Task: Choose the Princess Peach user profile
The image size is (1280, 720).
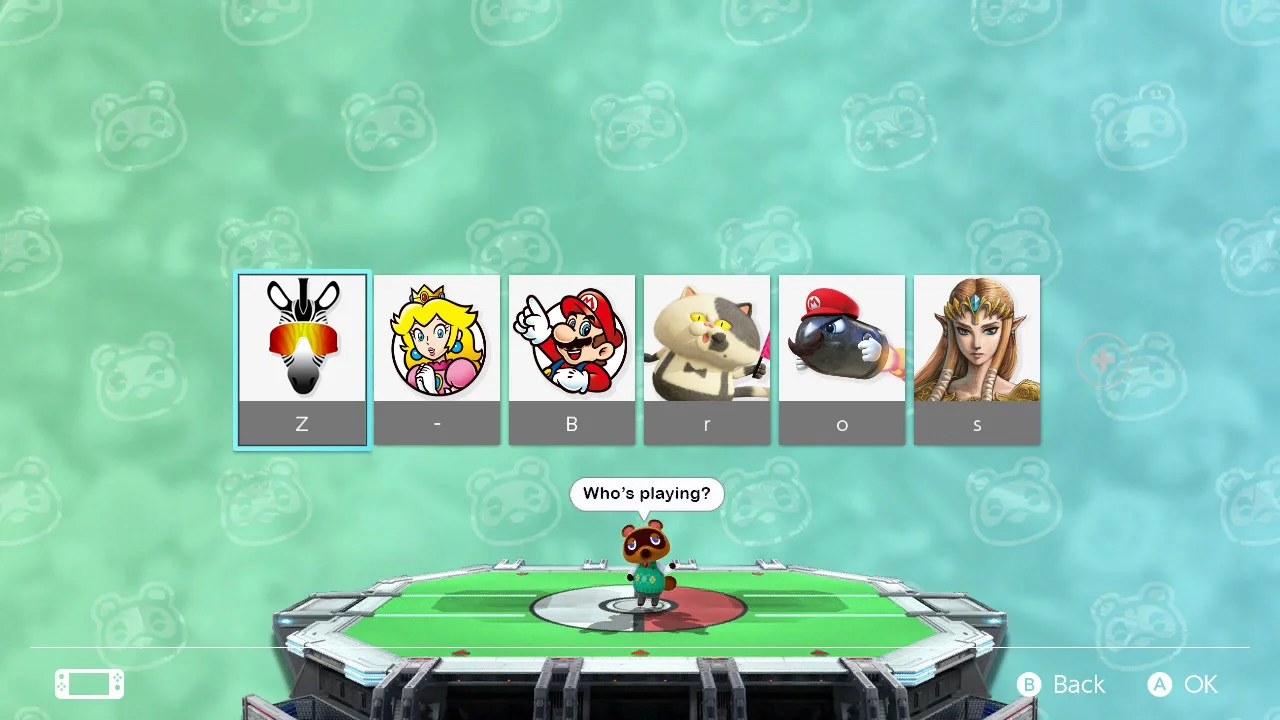Action: [437, 359]
